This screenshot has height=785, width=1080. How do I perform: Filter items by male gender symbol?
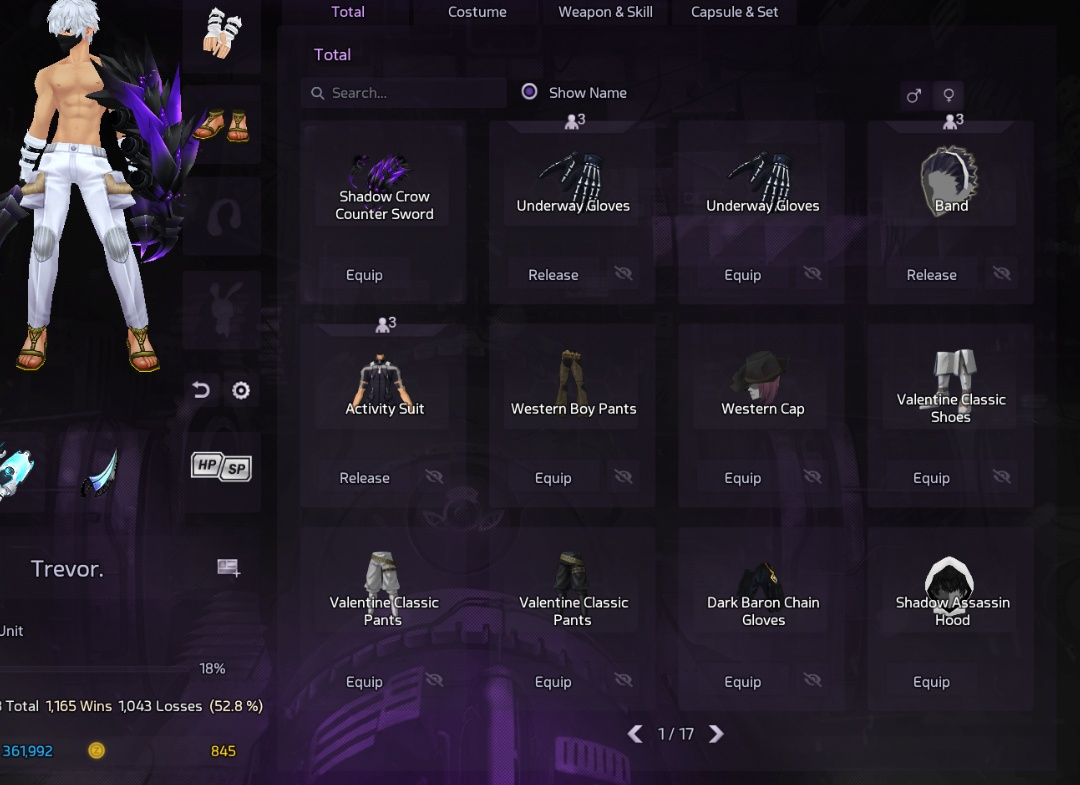913,96
